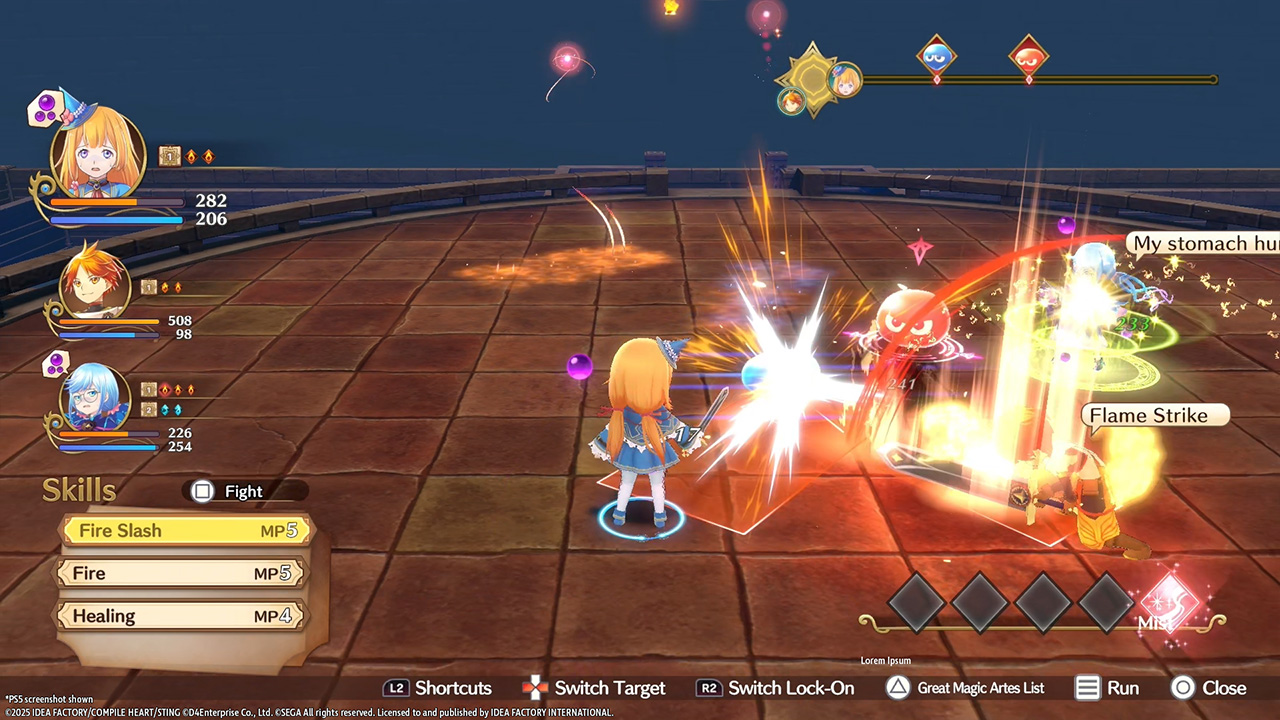Choose the Fire spell entry
This screenshot has height=720, width=1280.
pos(182,573)
